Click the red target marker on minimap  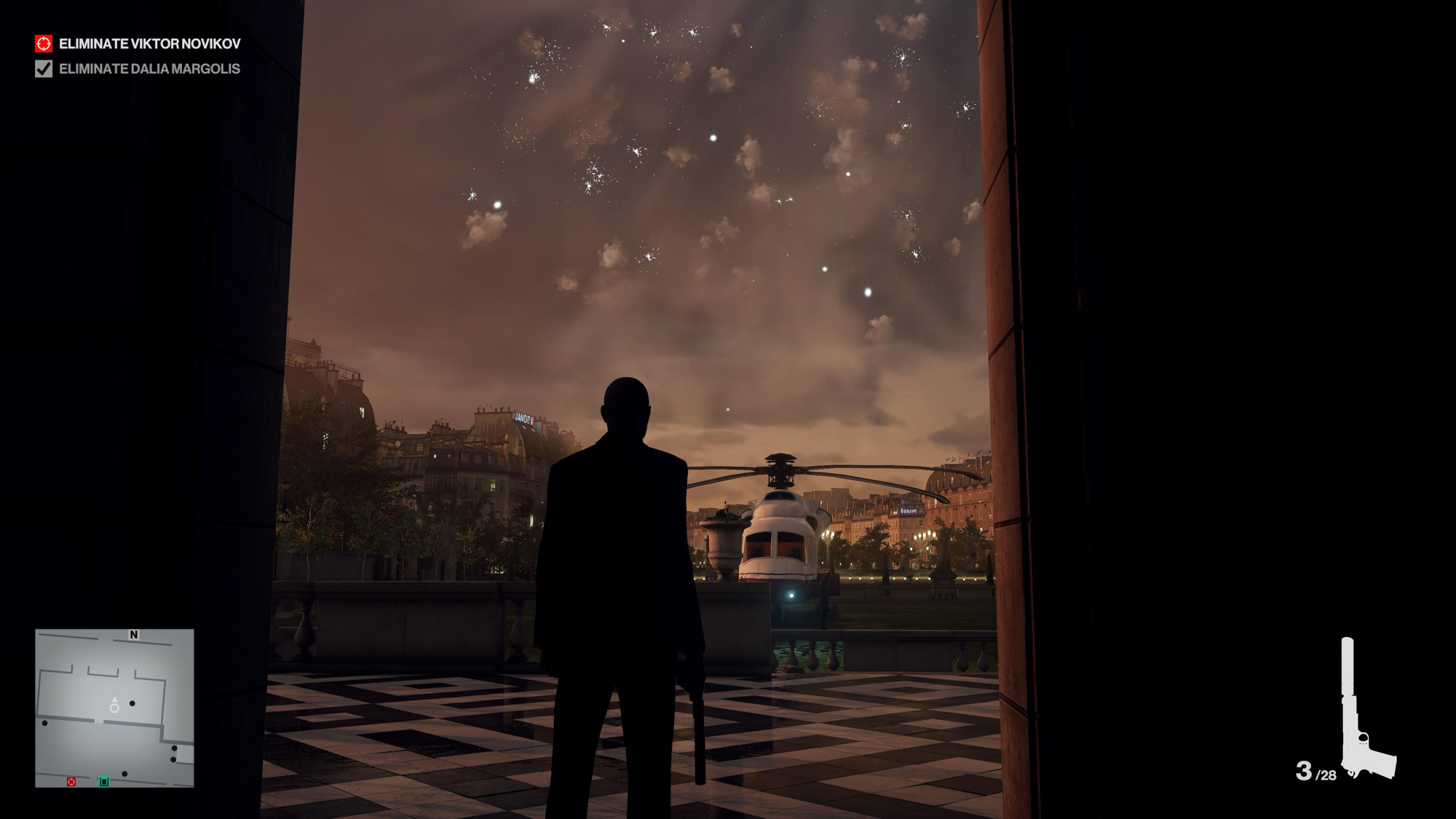71,781
